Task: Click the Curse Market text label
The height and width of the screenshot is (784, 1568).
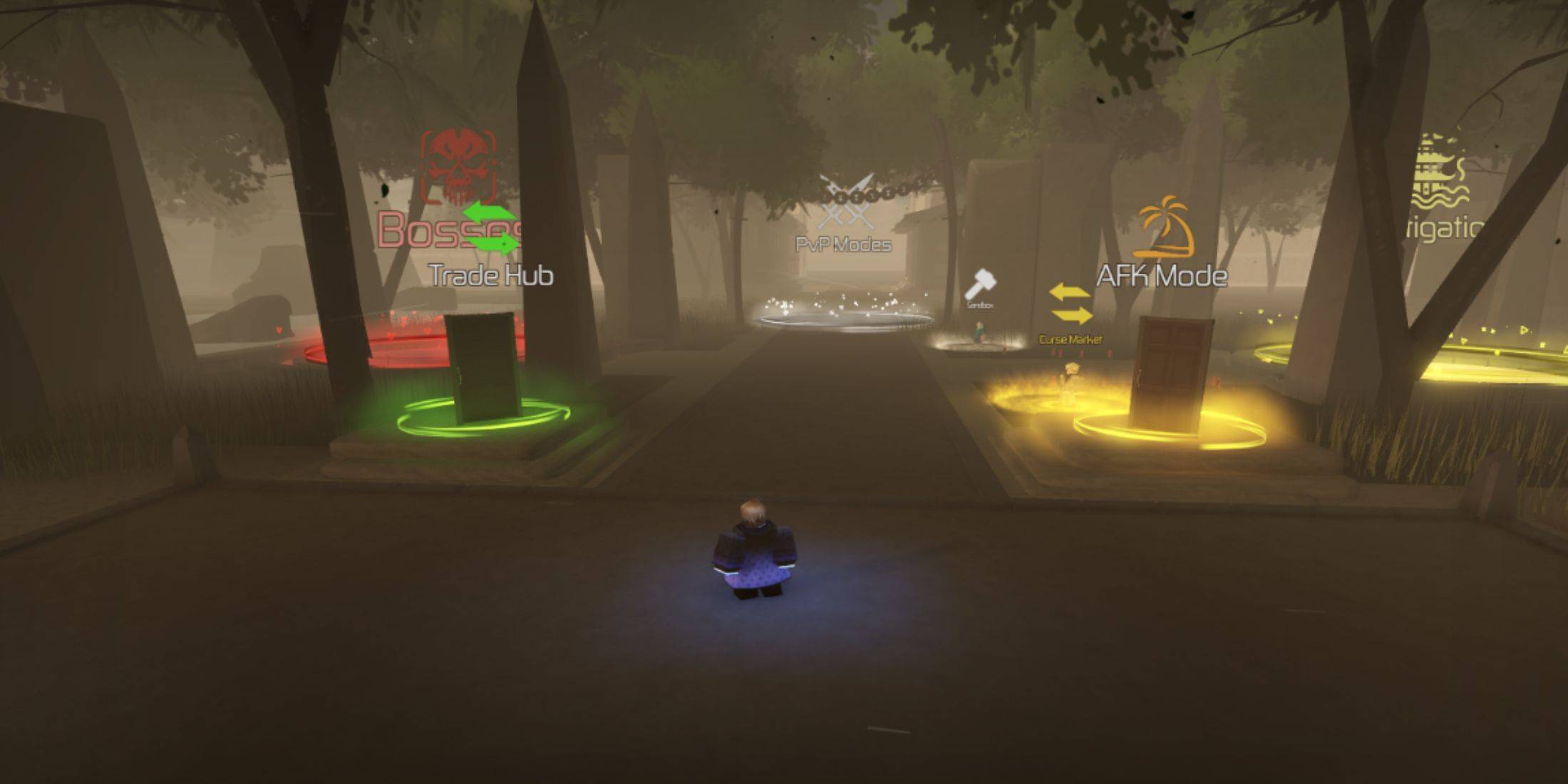Action: [1070, 340]
